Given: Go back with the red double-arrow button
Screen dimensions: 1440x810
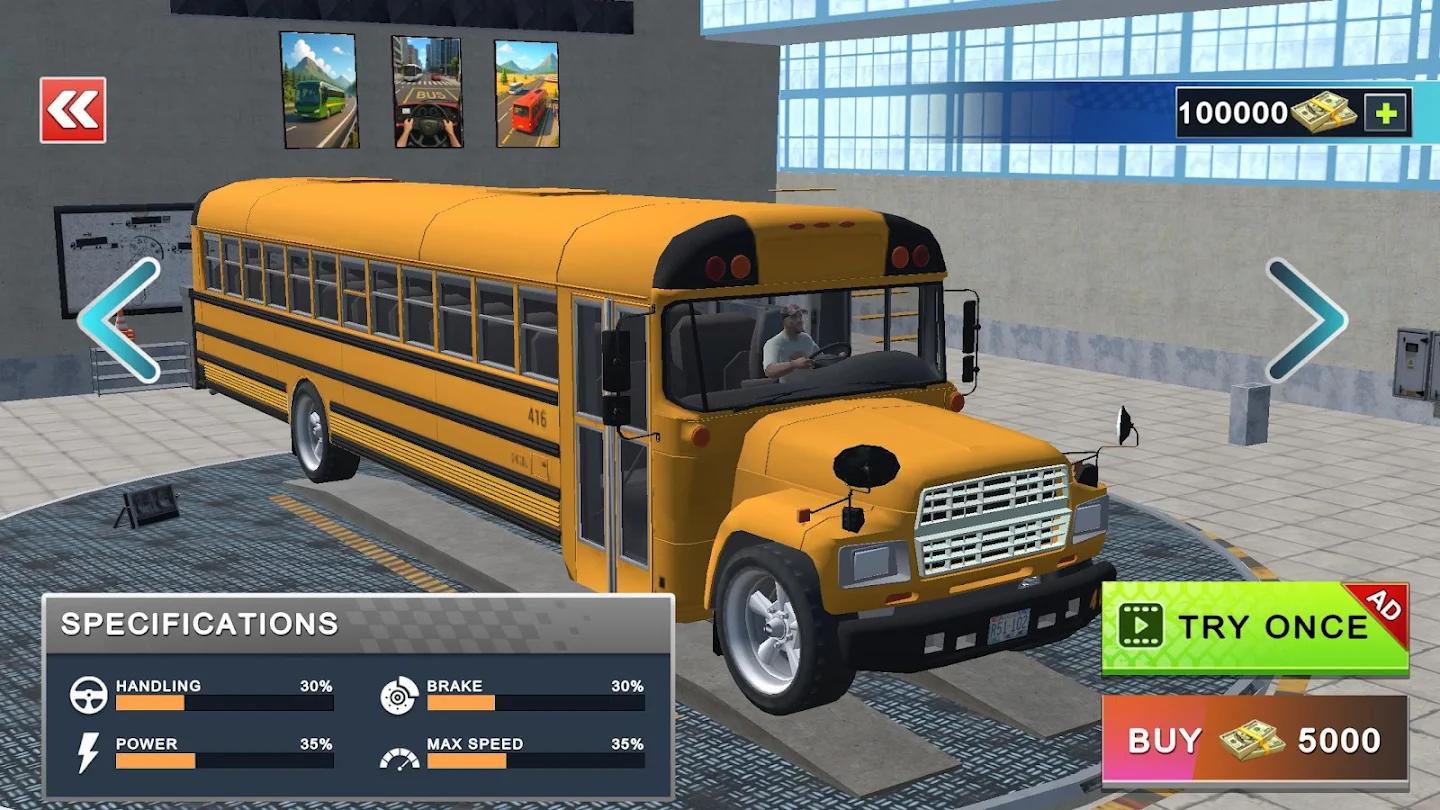Looking at the screenshot, I should (x=73, y=110).
